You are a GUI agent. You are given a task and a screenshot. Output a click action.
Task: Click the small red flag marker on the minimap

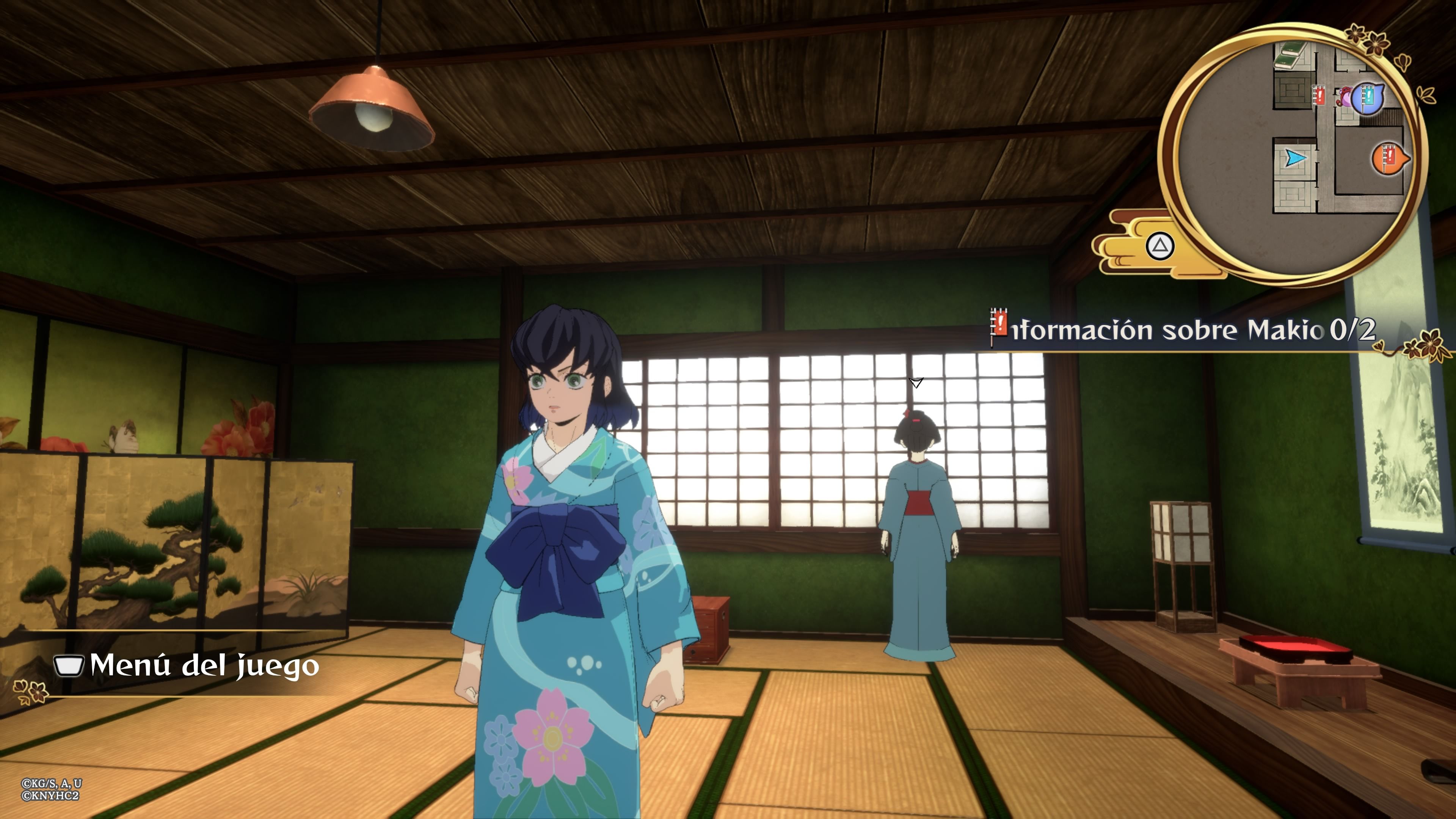(x=1320, y=95)
